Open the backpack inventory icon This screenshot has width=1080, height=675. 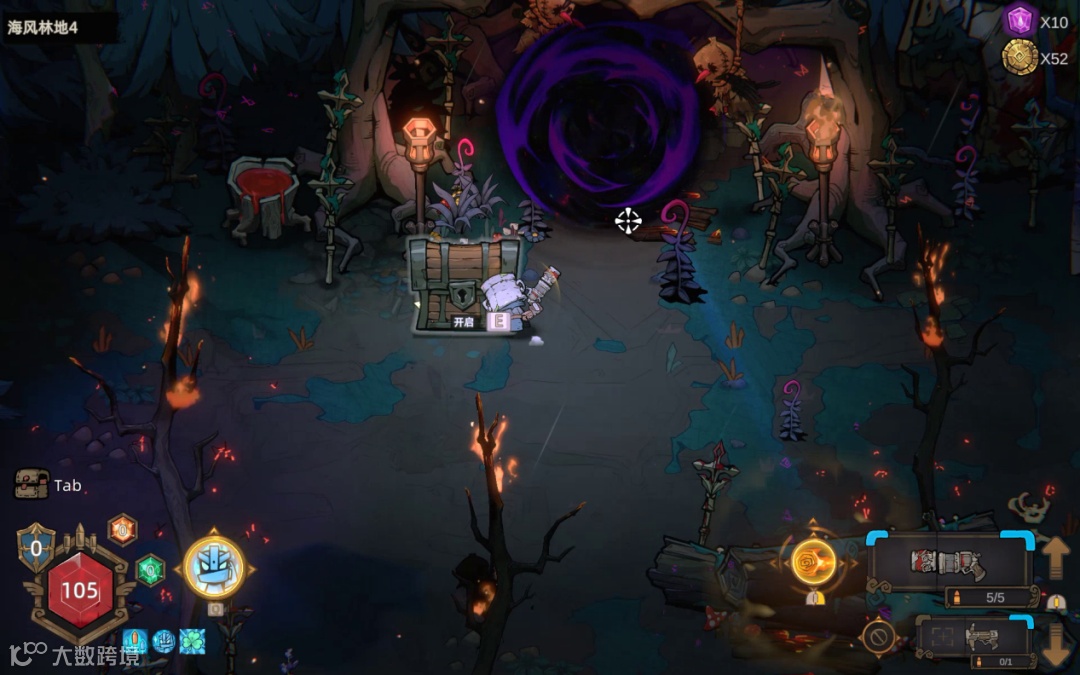click(32, 485)
